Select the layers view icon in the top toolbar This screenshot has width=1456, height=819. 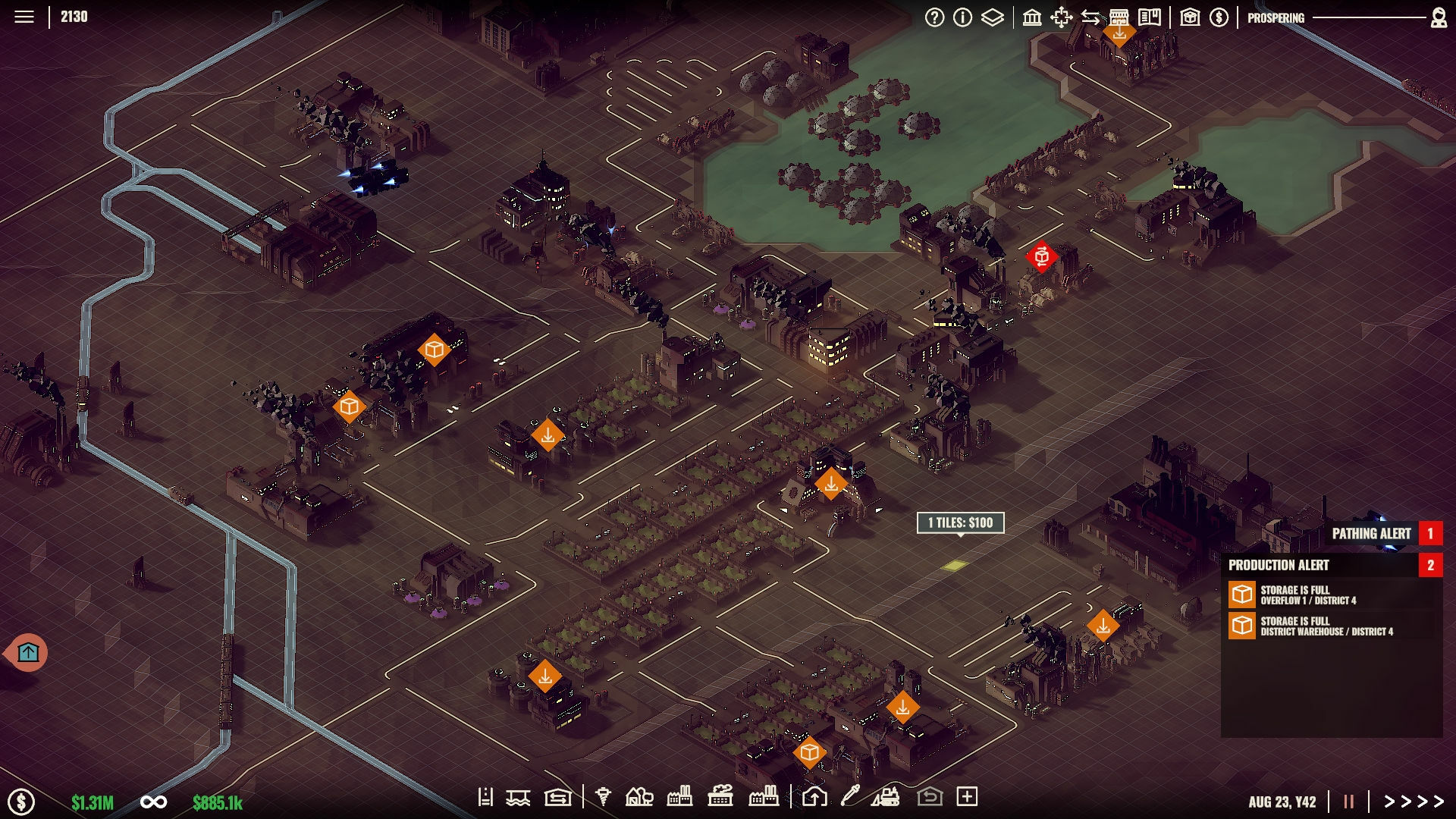(x=993, y=16)
